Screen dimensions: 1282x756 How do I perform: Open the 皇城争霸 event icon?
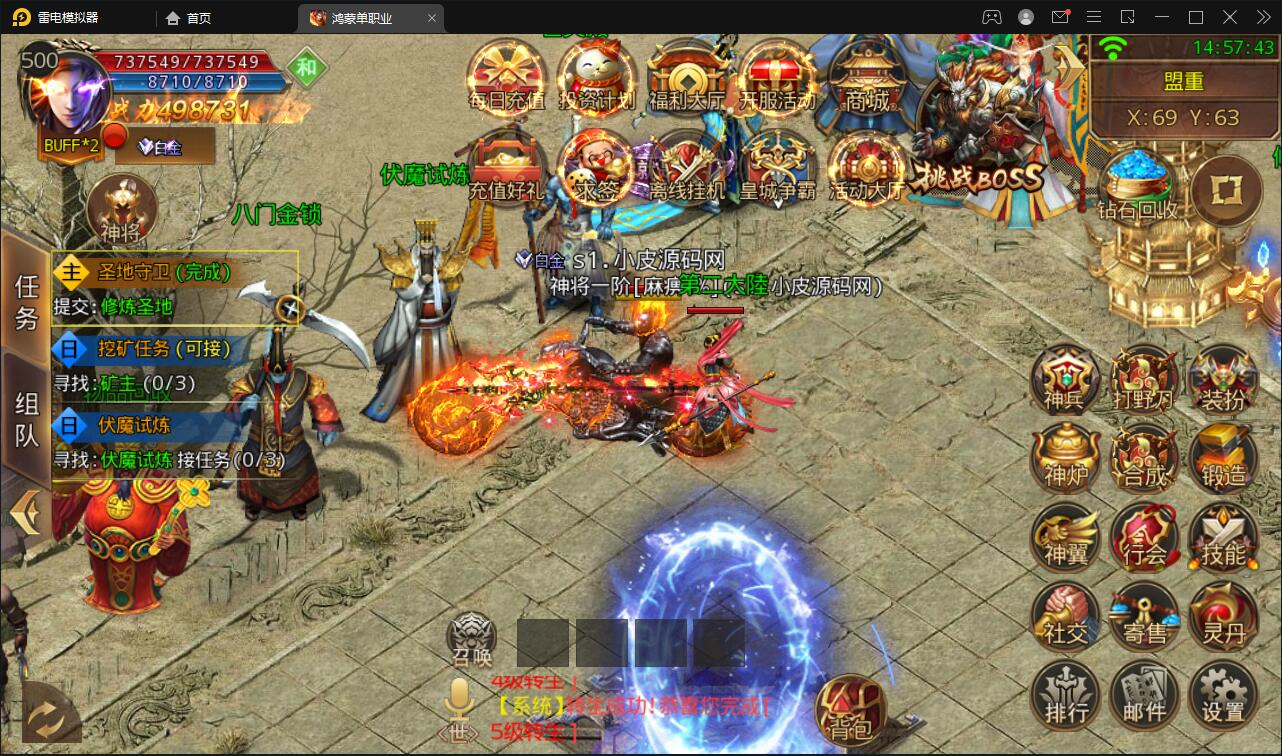(776, 166)
